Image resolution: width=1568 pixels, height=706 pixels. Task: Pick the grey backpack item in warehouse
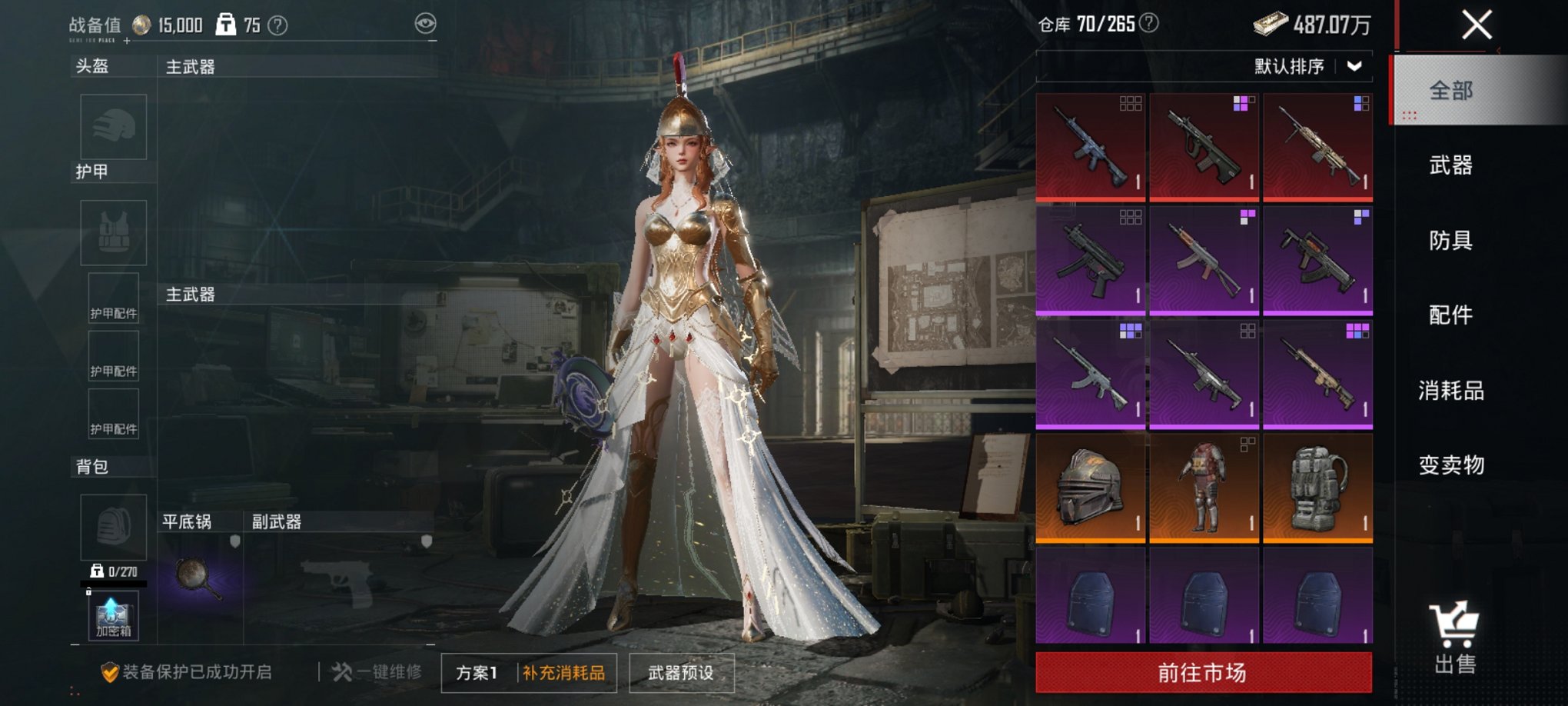click(1317, 488)
